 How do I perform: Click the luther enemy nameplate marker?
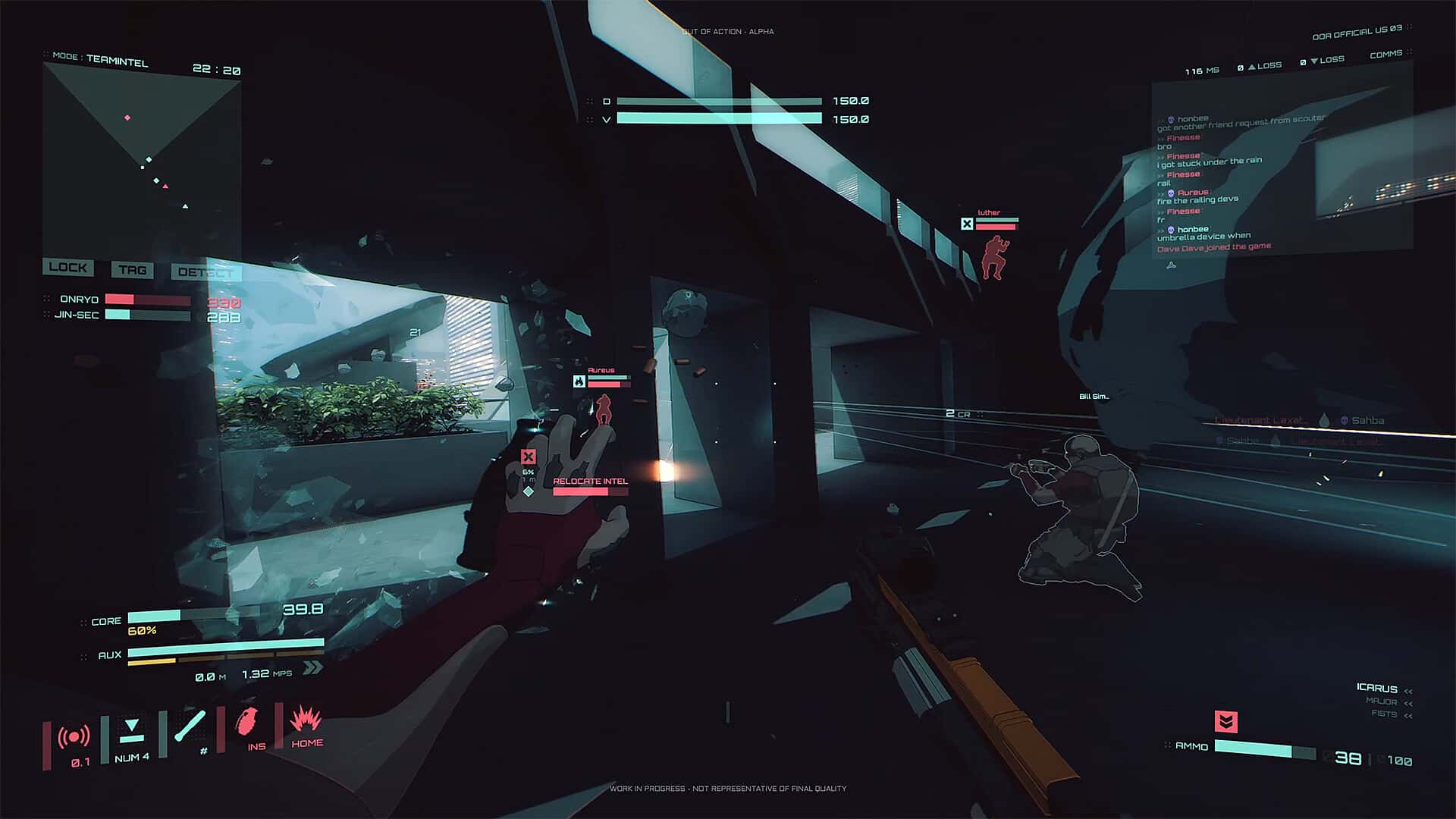989,219
